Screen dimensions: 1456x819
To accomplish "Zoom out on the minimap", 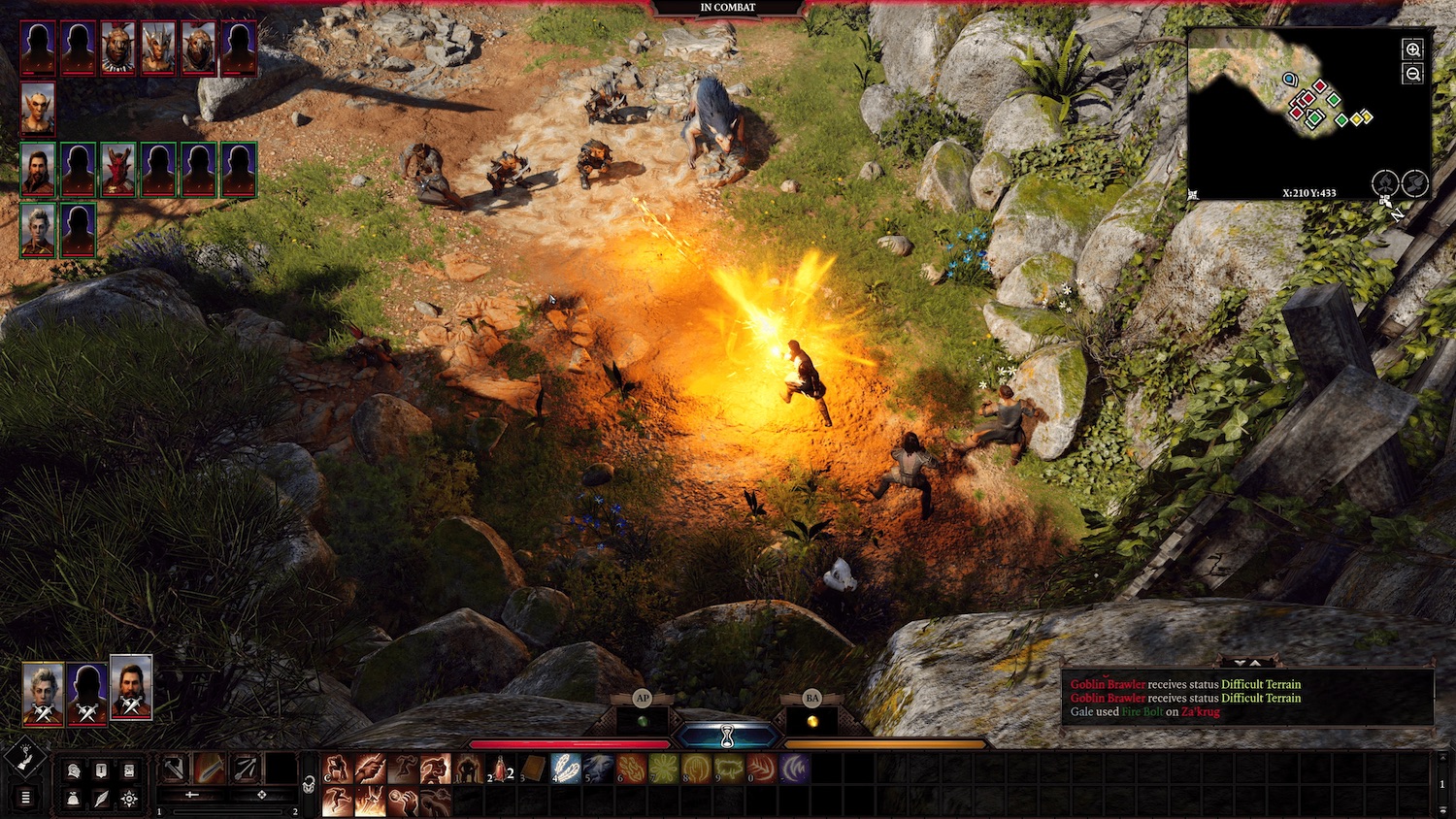I will pos(1412,74).
